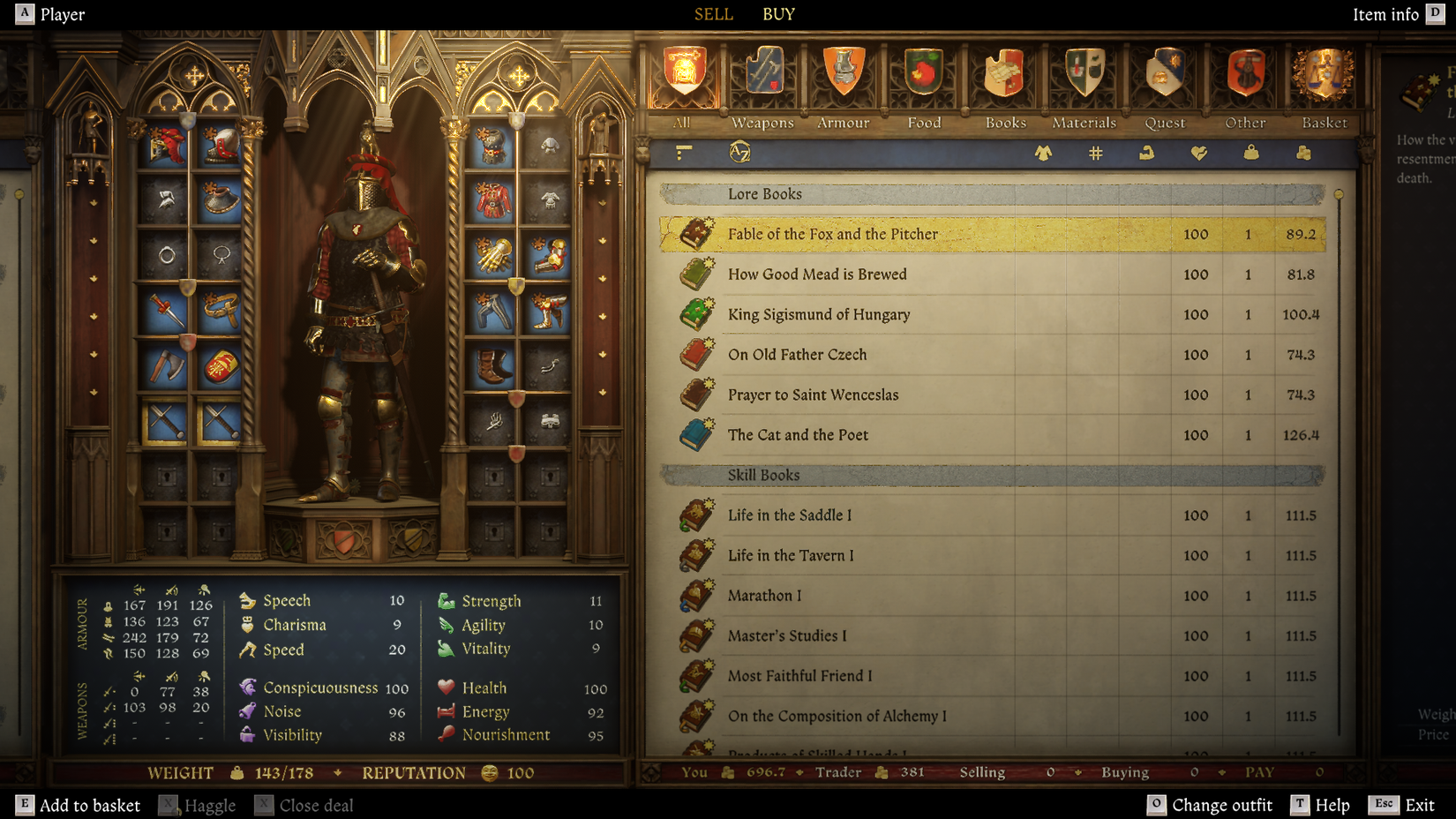Filter goods by the Armour category

tap(842, 75)
